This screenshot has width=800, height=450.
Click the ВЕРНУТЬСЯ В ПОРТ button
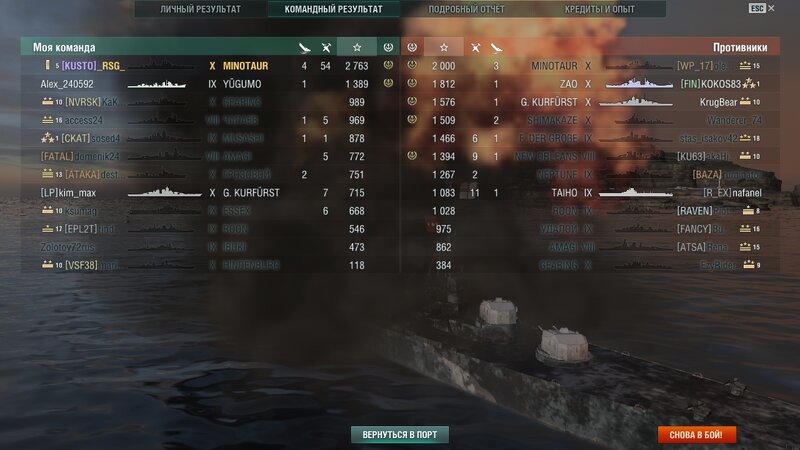coord(400,435)
